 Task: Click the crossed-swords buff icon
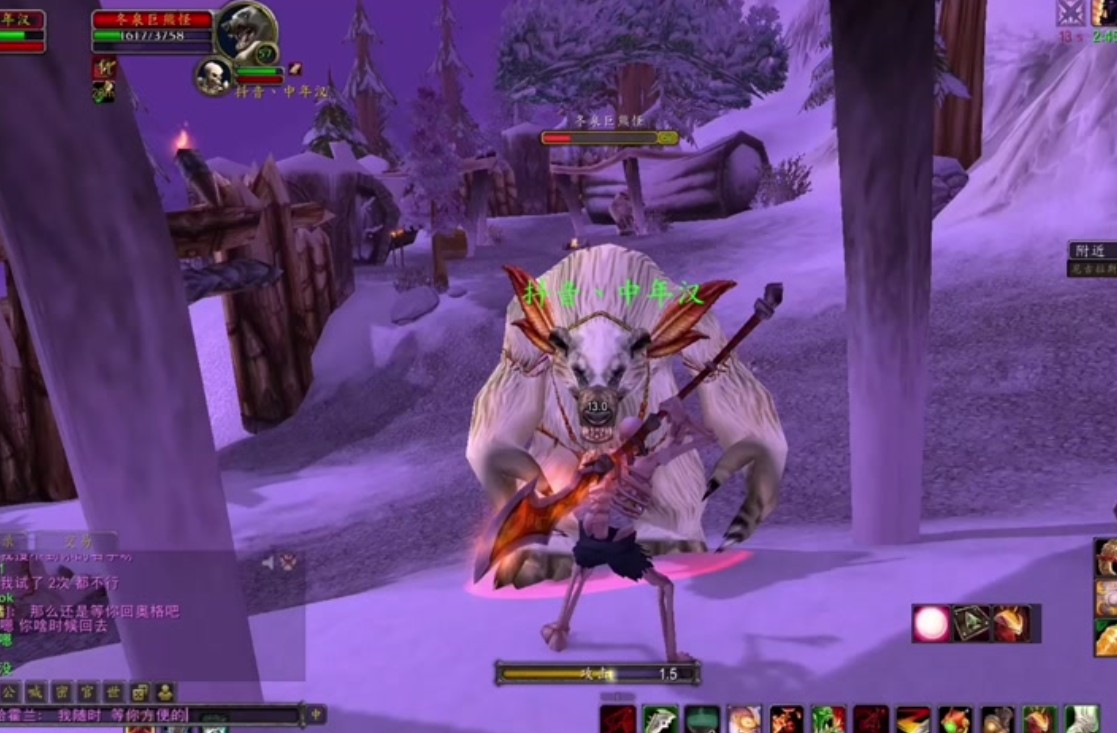(1070, 12)
